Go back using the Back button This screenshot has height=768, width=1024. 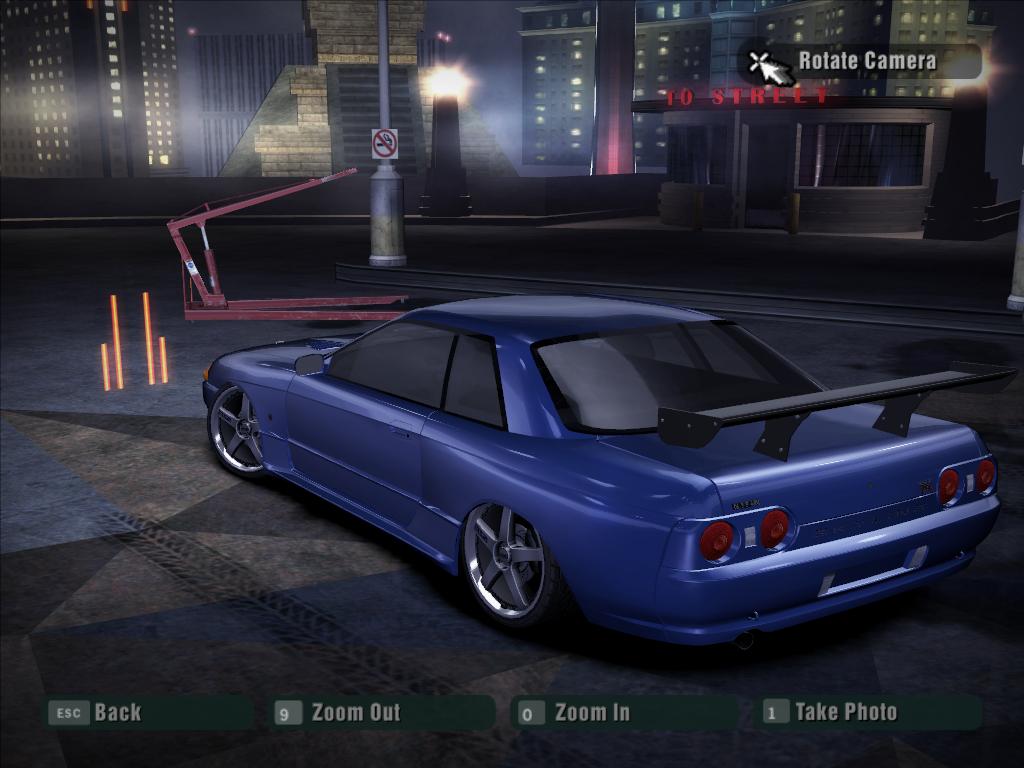(x=117, y=713)
